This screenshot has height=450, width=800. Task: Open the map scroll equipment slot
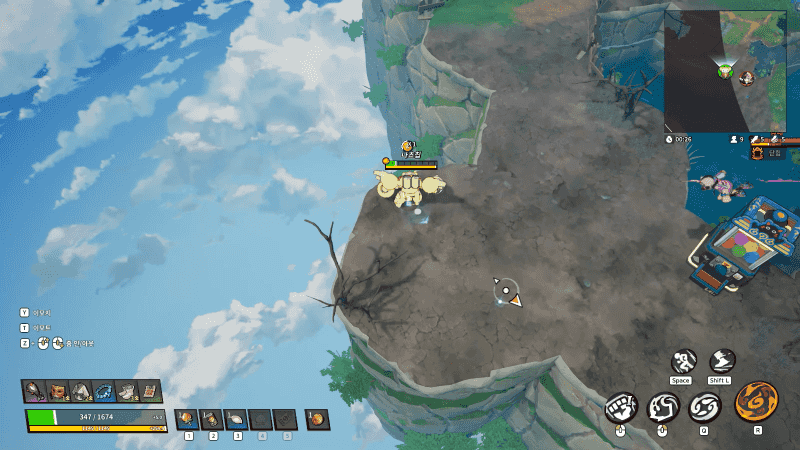150,391
